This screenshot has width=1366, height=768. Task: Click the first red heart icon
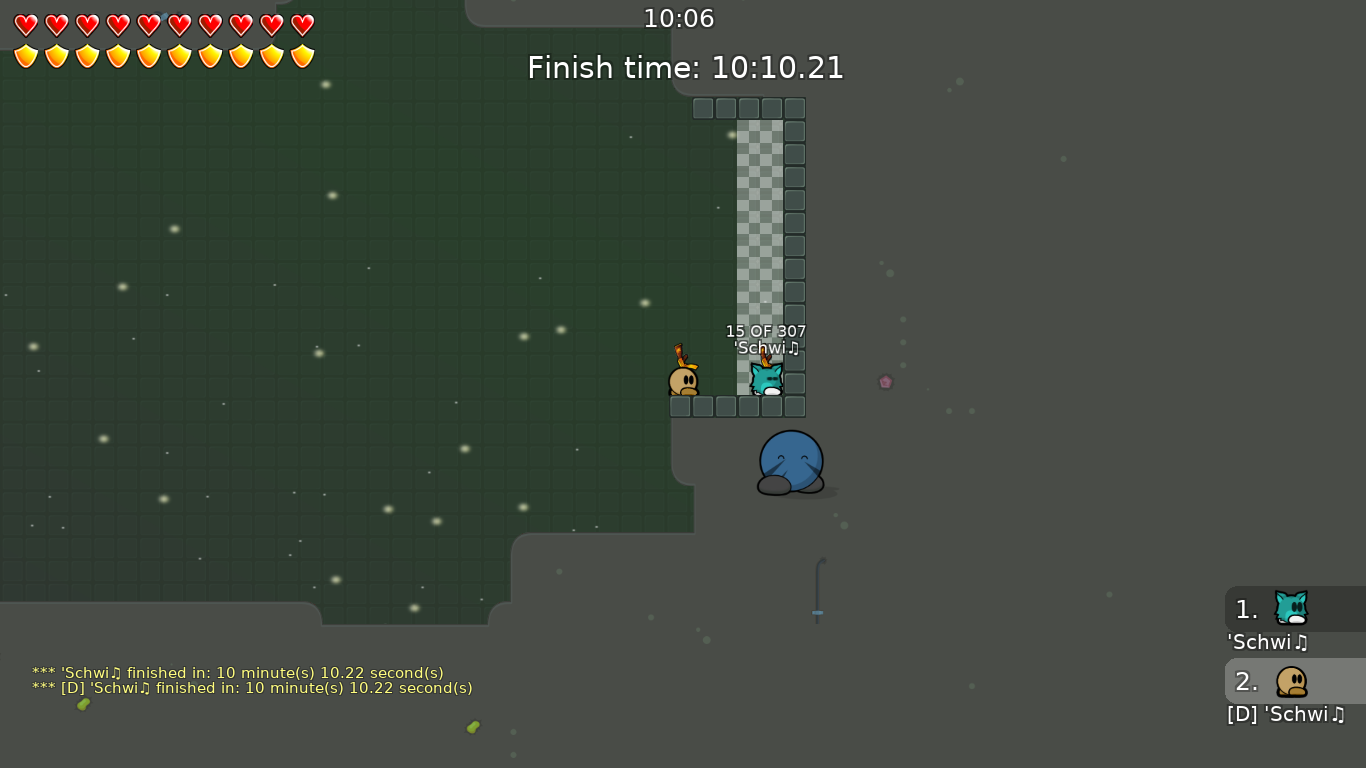(25, 24)
